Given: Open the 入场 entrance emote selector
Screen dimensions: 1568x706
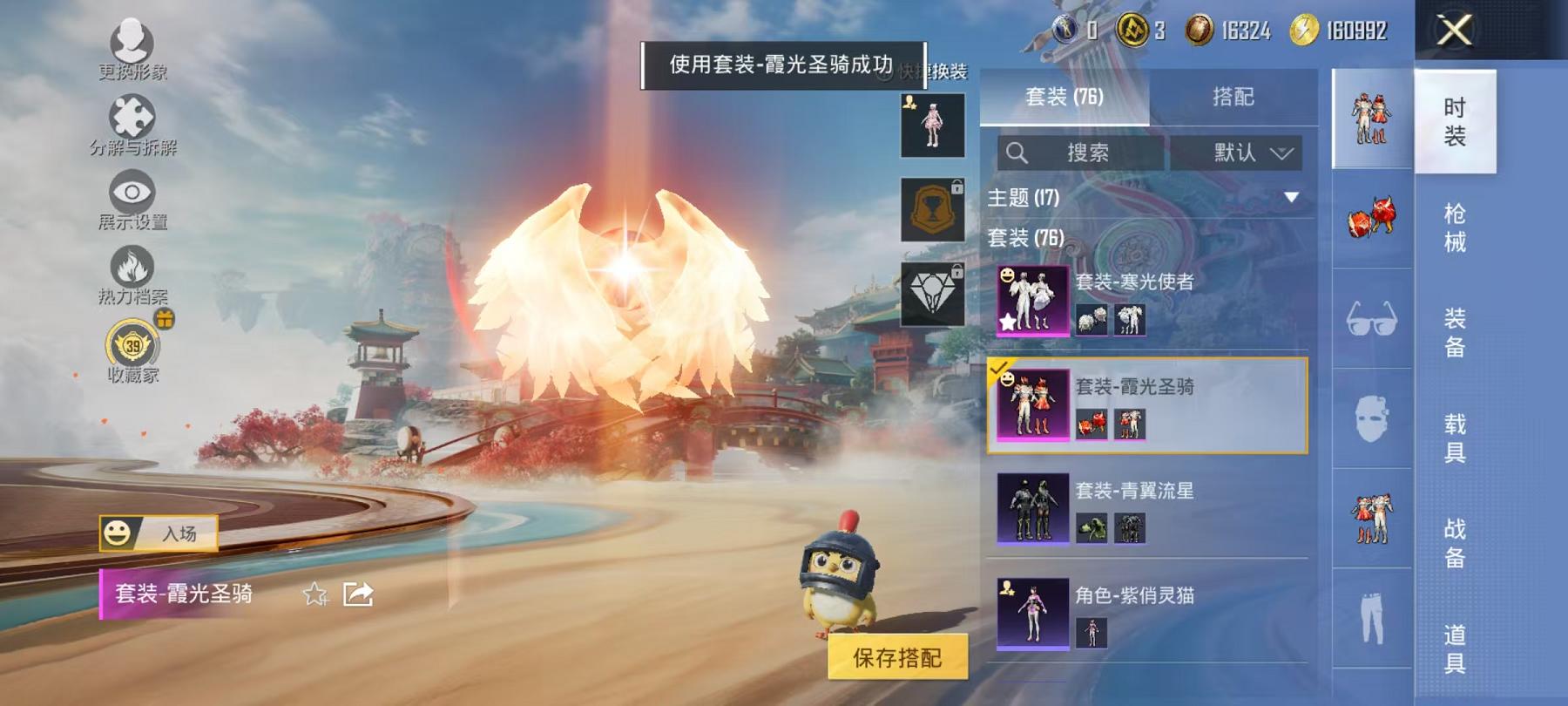Looking at the screenshot, I should (x=157, y=532).
